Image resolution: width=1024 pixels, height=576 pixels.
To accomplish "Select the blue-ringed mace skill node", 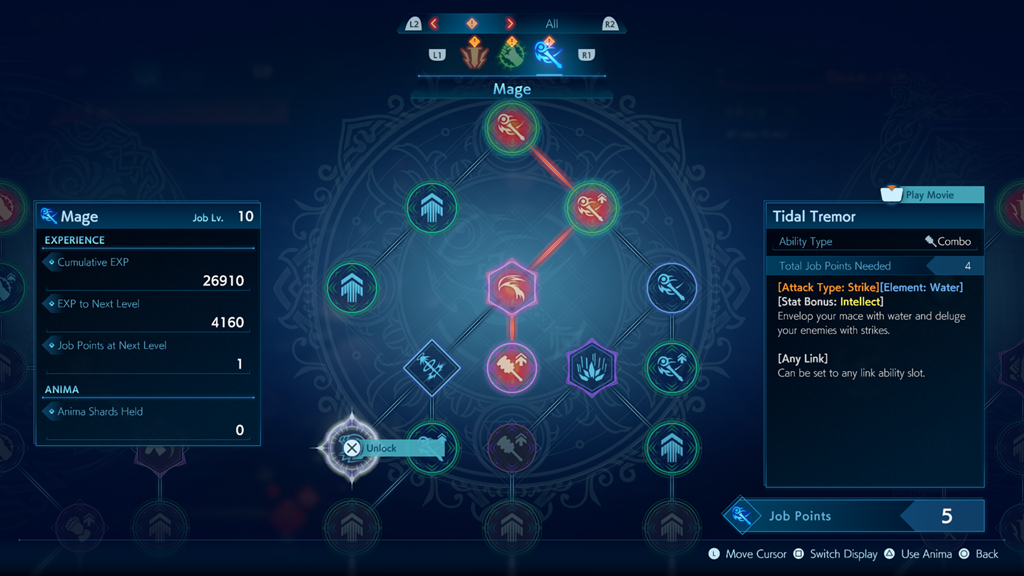I will (672, 288).
